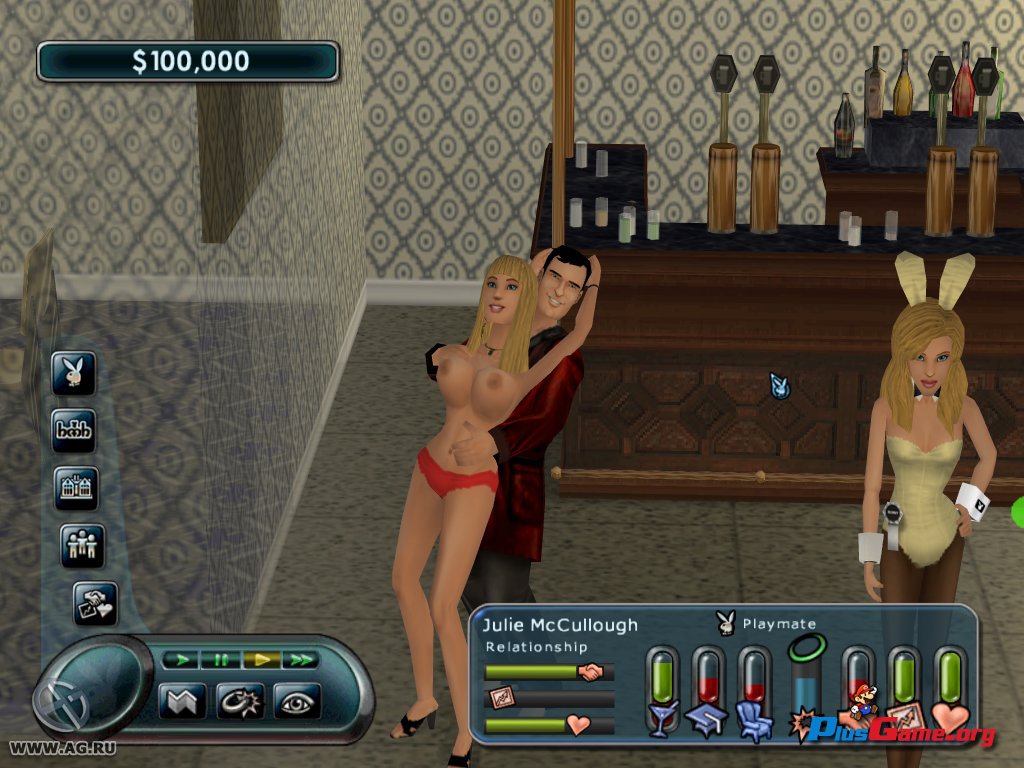The width and height of the screenshot is (1024, 768).
Task: Set game speed to normal play
Action: click(181, 659)
